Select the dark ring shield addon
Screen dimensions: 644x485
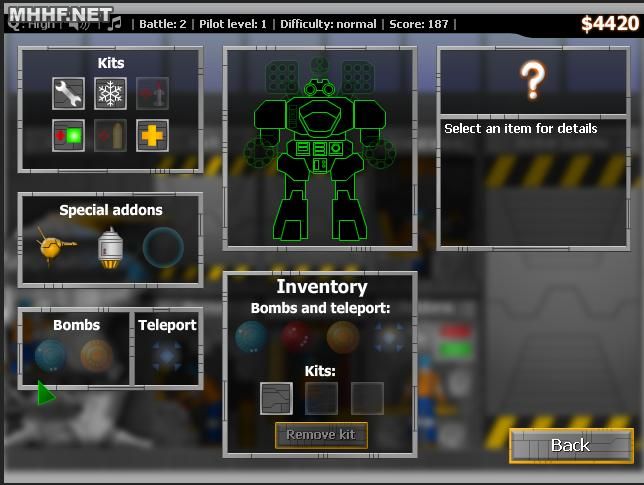(x=162, y=248)
